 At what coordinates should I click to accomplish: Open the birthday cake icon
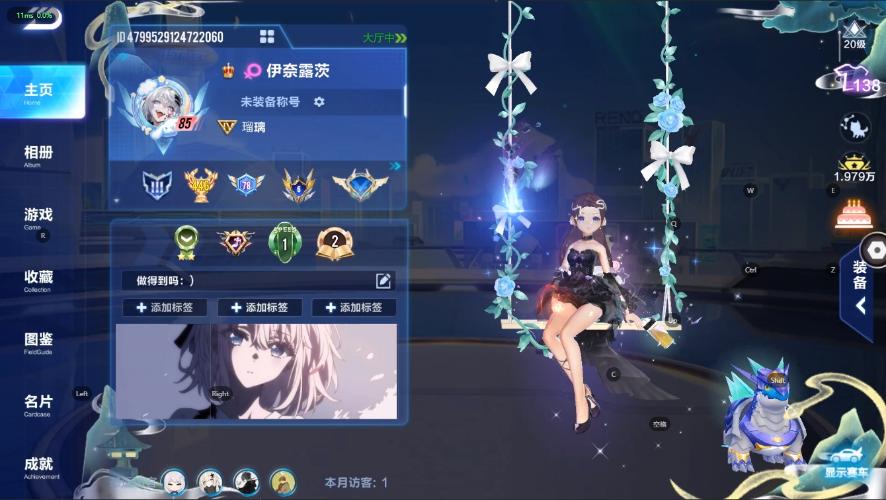click(850, 214)
